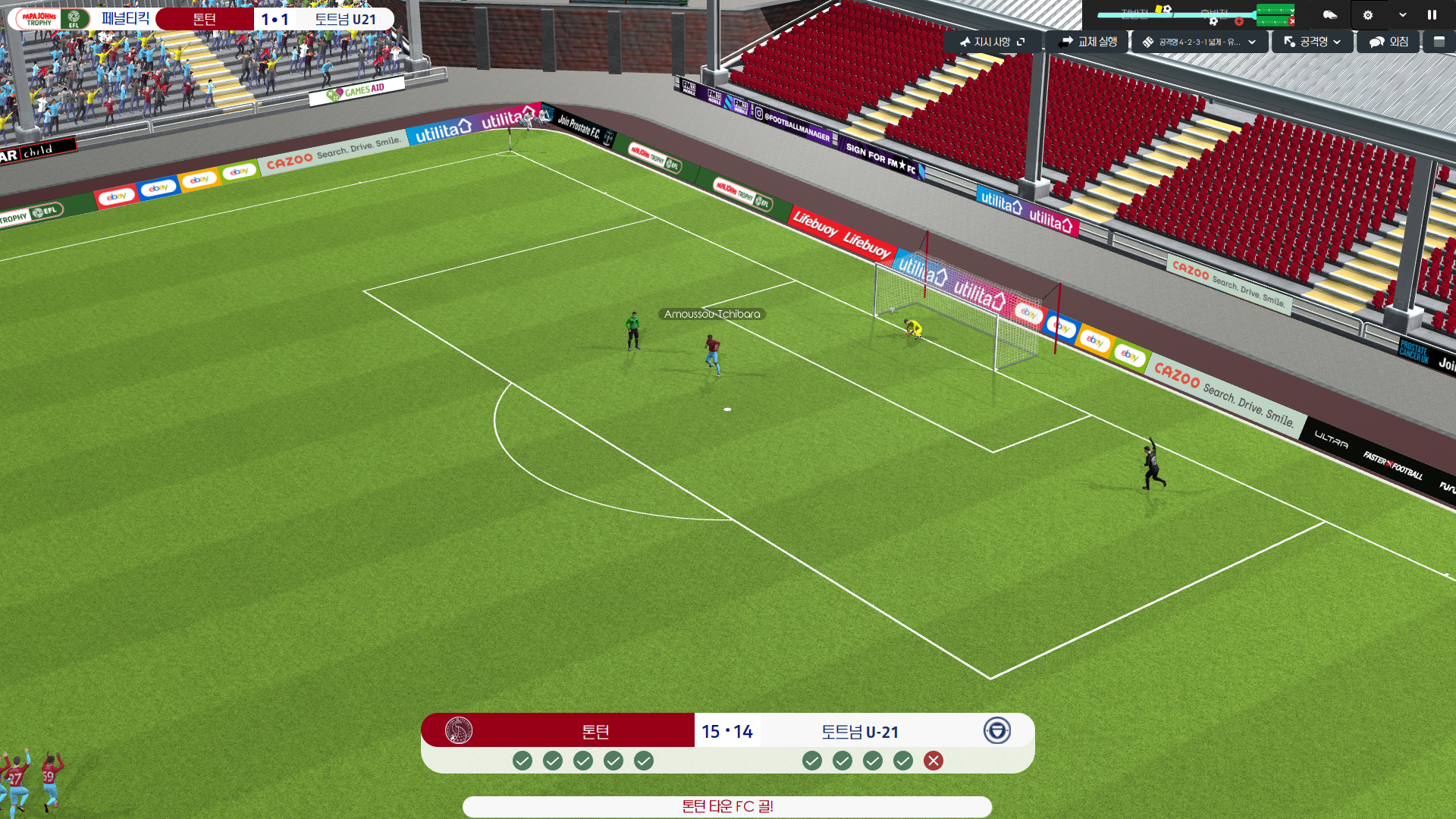
Task: Open match settings gear icon
Action: click(1368, 14)
